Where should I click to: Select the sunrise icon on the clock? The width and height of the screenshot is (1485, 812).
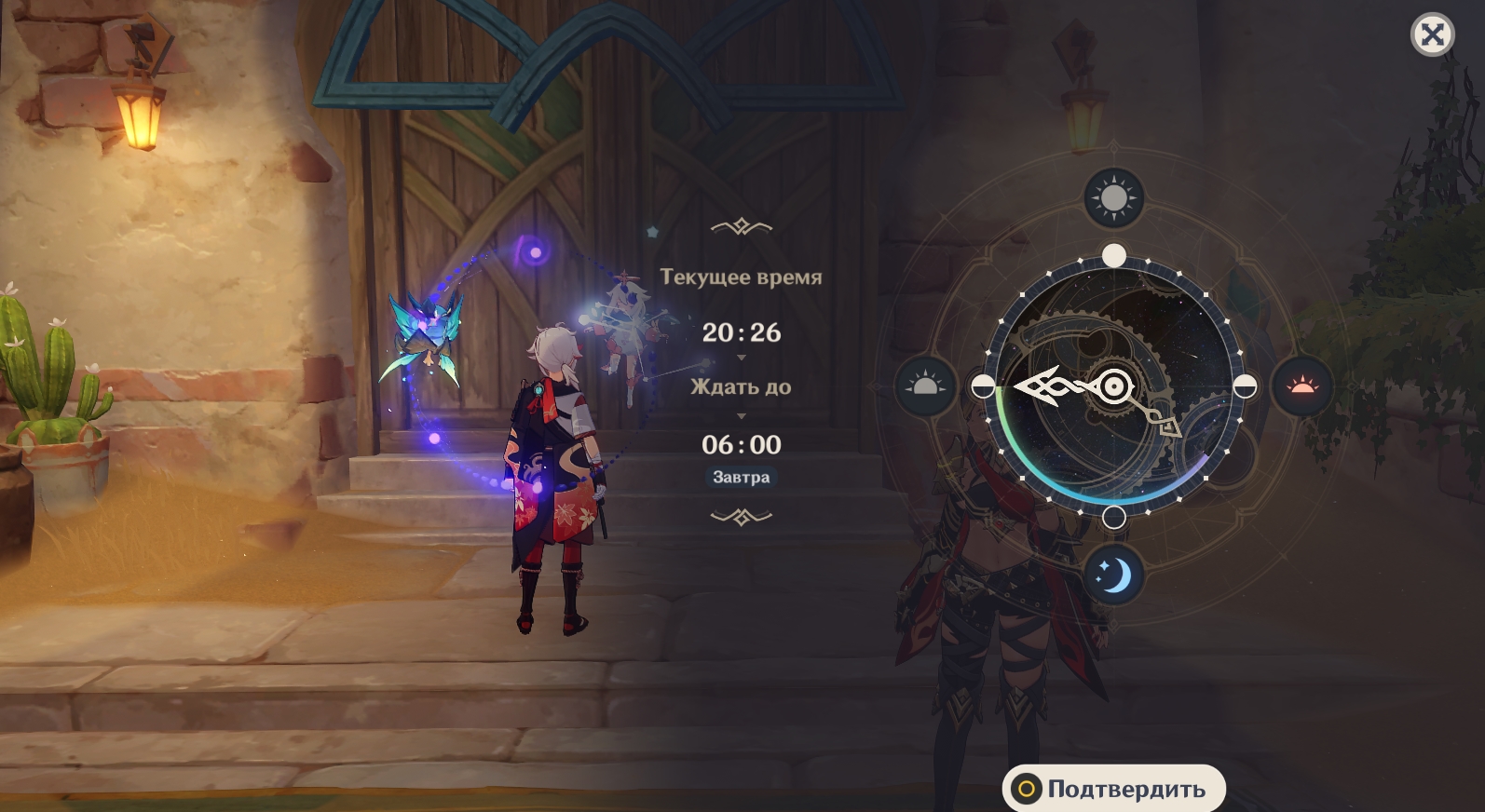925,386
